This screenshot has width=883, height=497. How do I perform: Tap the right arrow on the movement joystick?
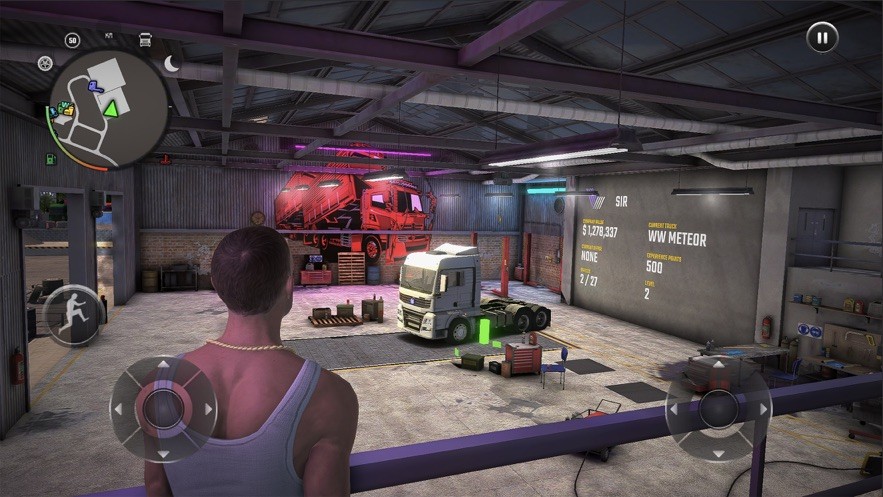208,409
